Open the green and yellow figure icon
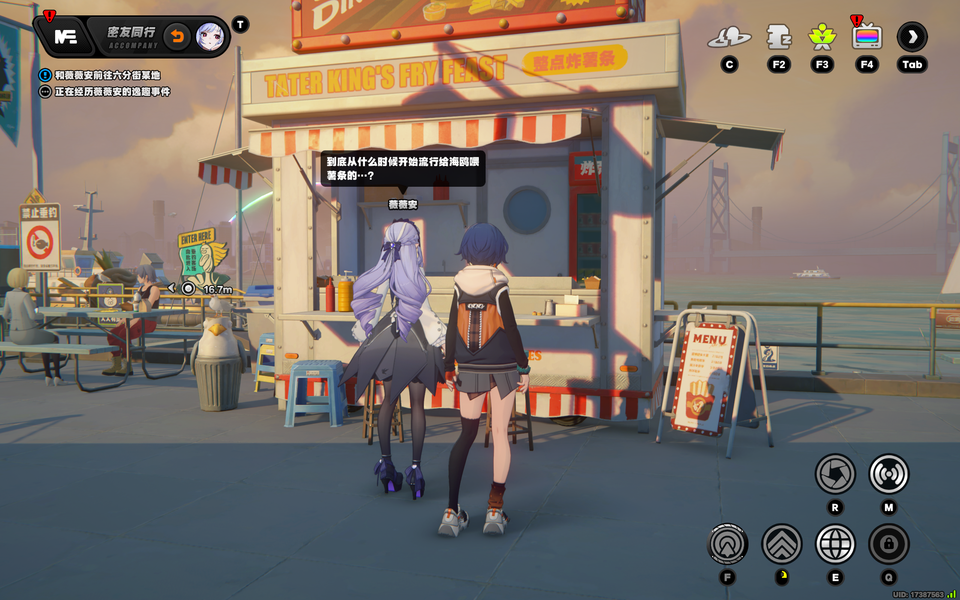 point(822,38)
